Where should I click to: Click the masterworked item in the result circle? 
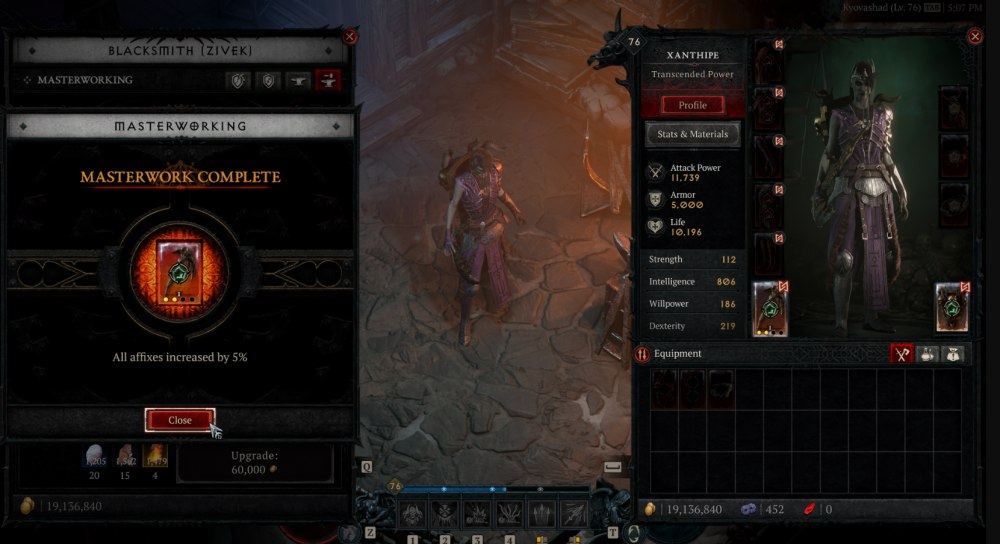[180, 270]
